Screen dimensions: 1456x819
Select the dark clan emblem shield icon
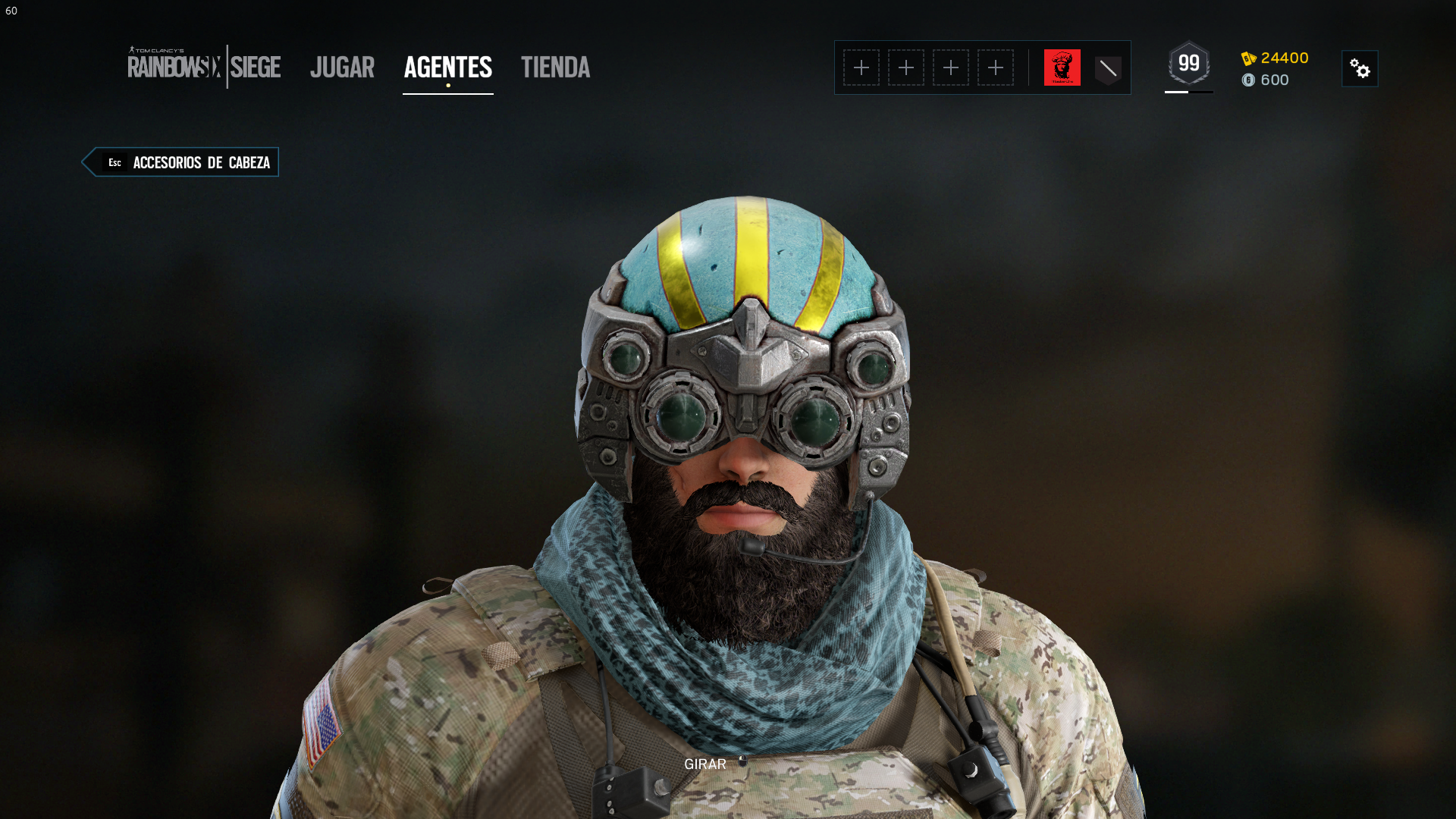(x=1108, y=67)
